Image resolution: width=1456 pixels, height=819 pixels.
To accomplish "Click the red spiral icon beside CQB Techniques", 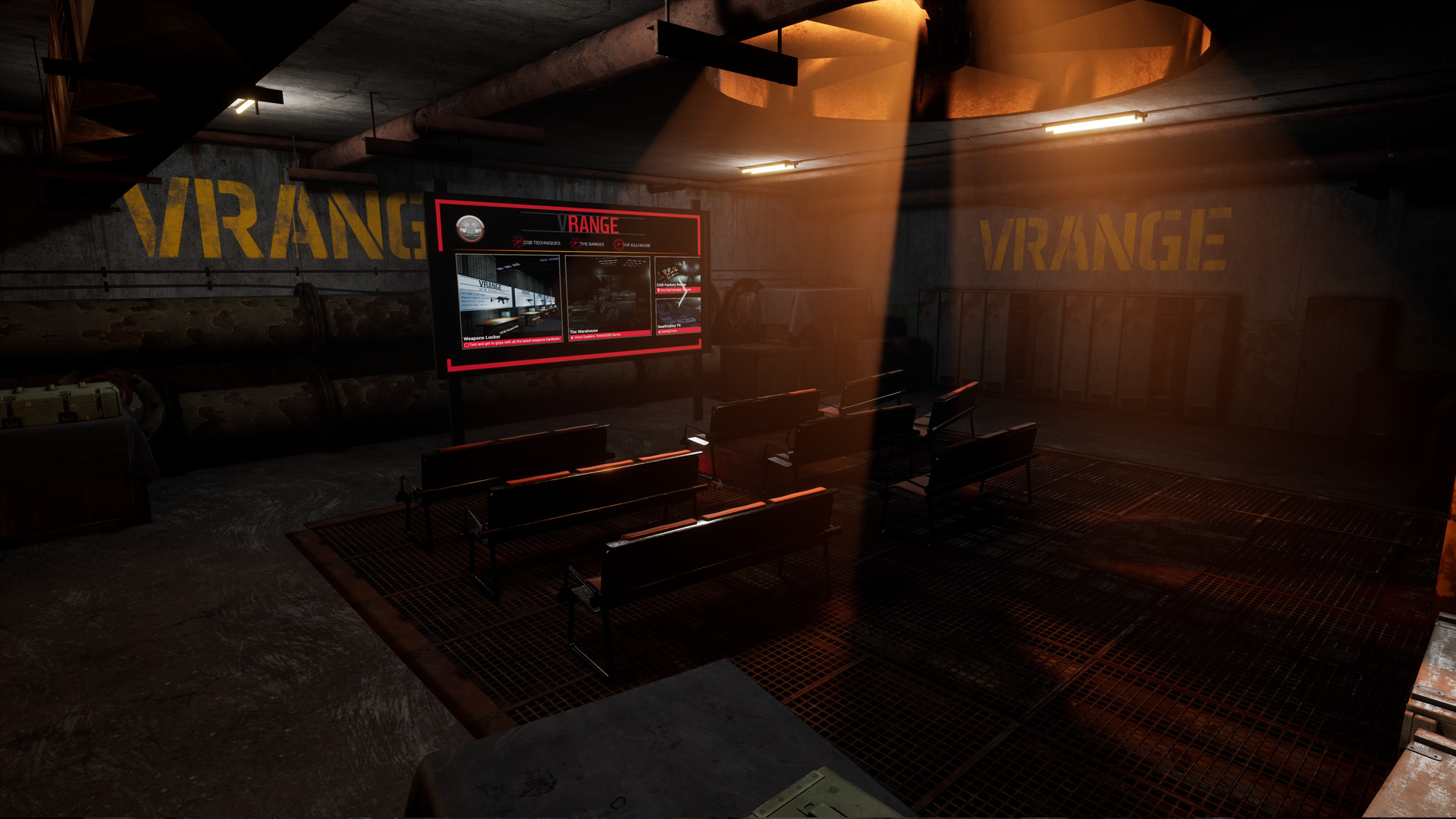I will click(x=518, y=243).
